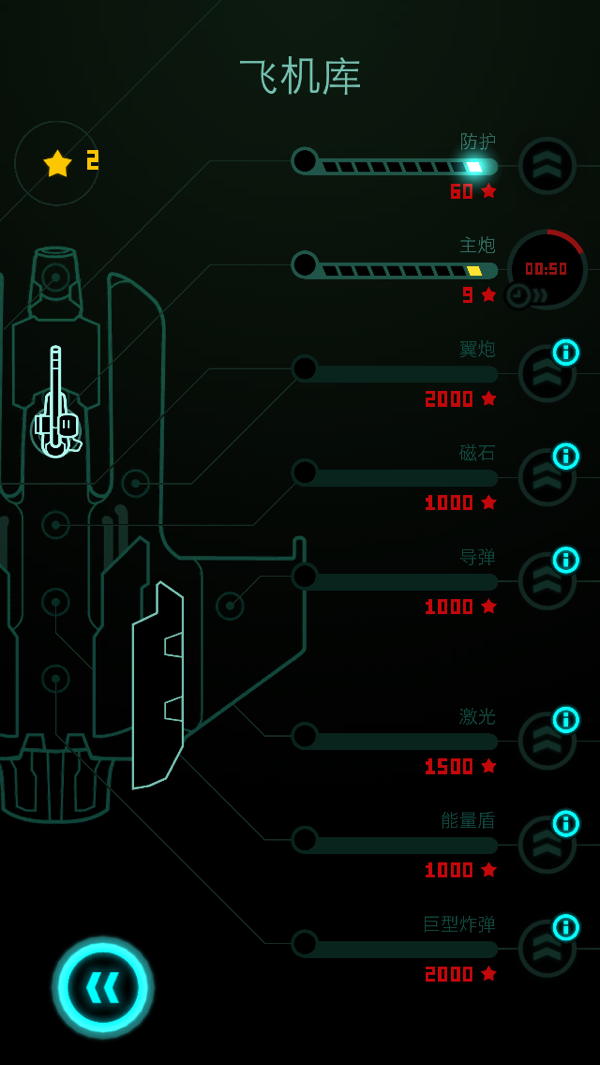Show info for 巨型炸弹 mega bomb
The image size is (600, 1065).
566,928
